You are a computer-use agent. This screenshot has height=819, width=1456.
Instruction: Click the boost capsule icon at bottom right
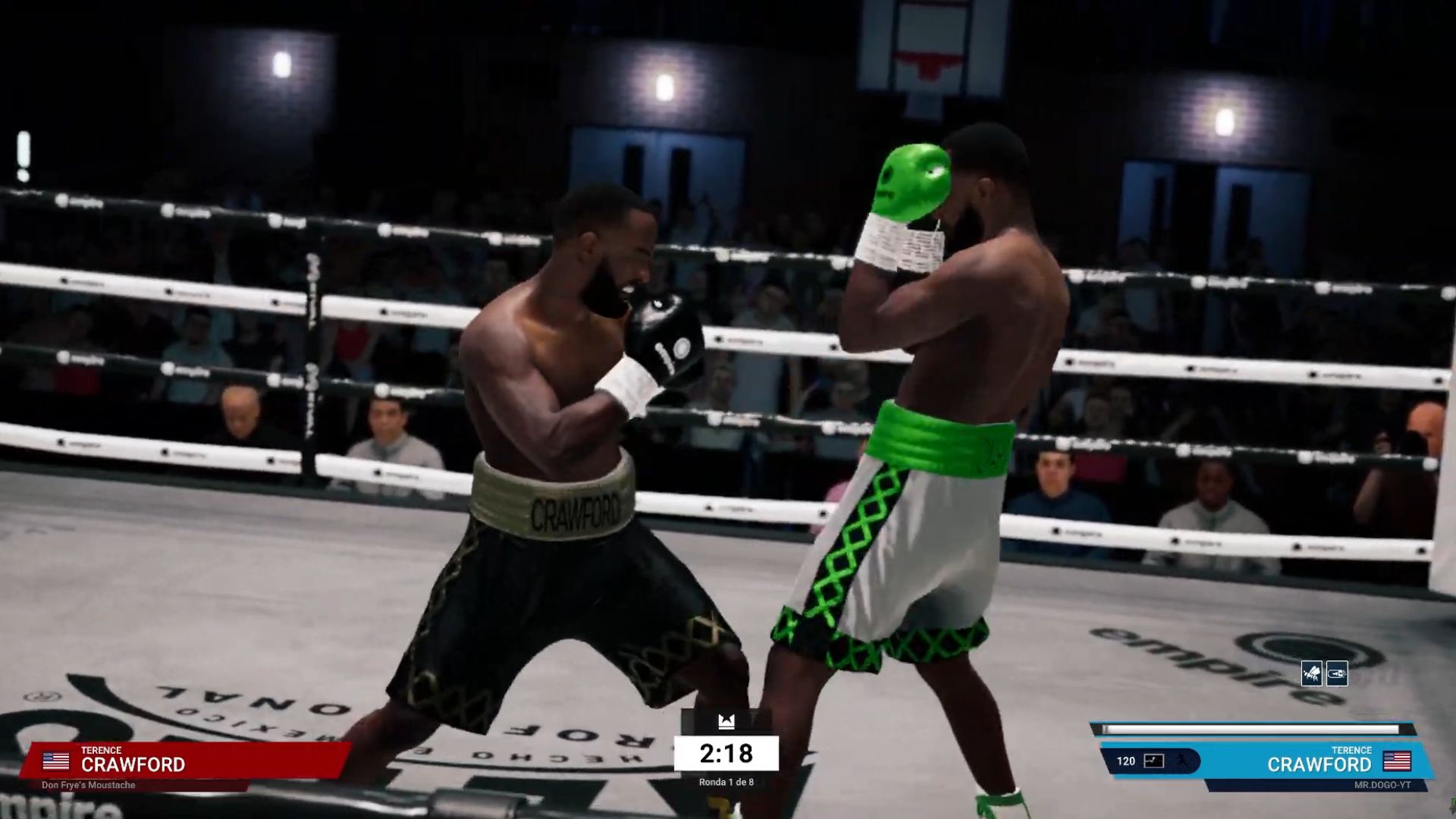coord(1336,673)
